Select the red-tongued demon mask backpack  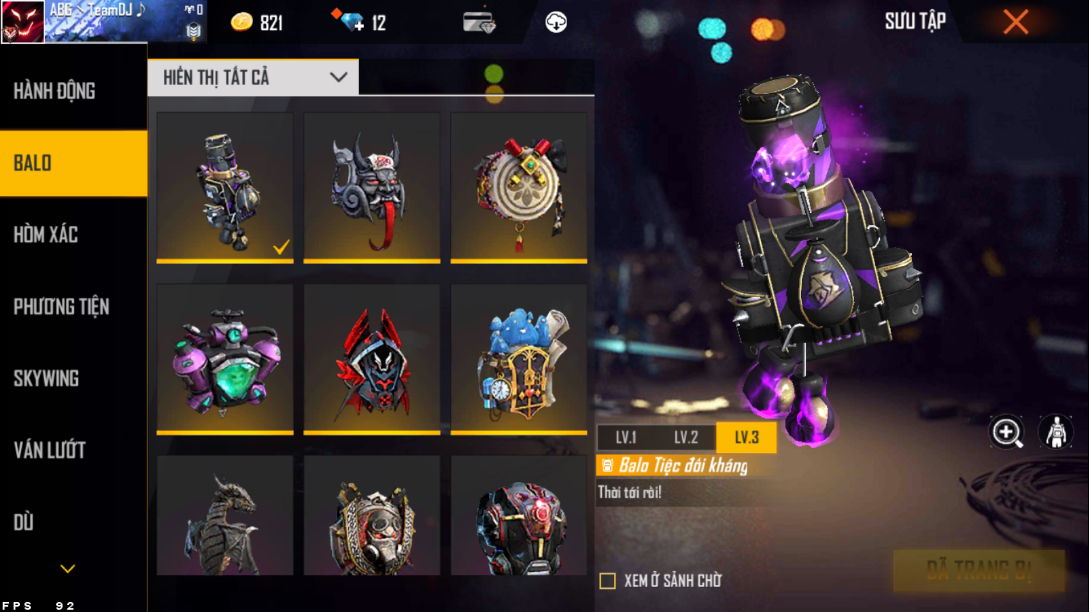tap(371, 187)
